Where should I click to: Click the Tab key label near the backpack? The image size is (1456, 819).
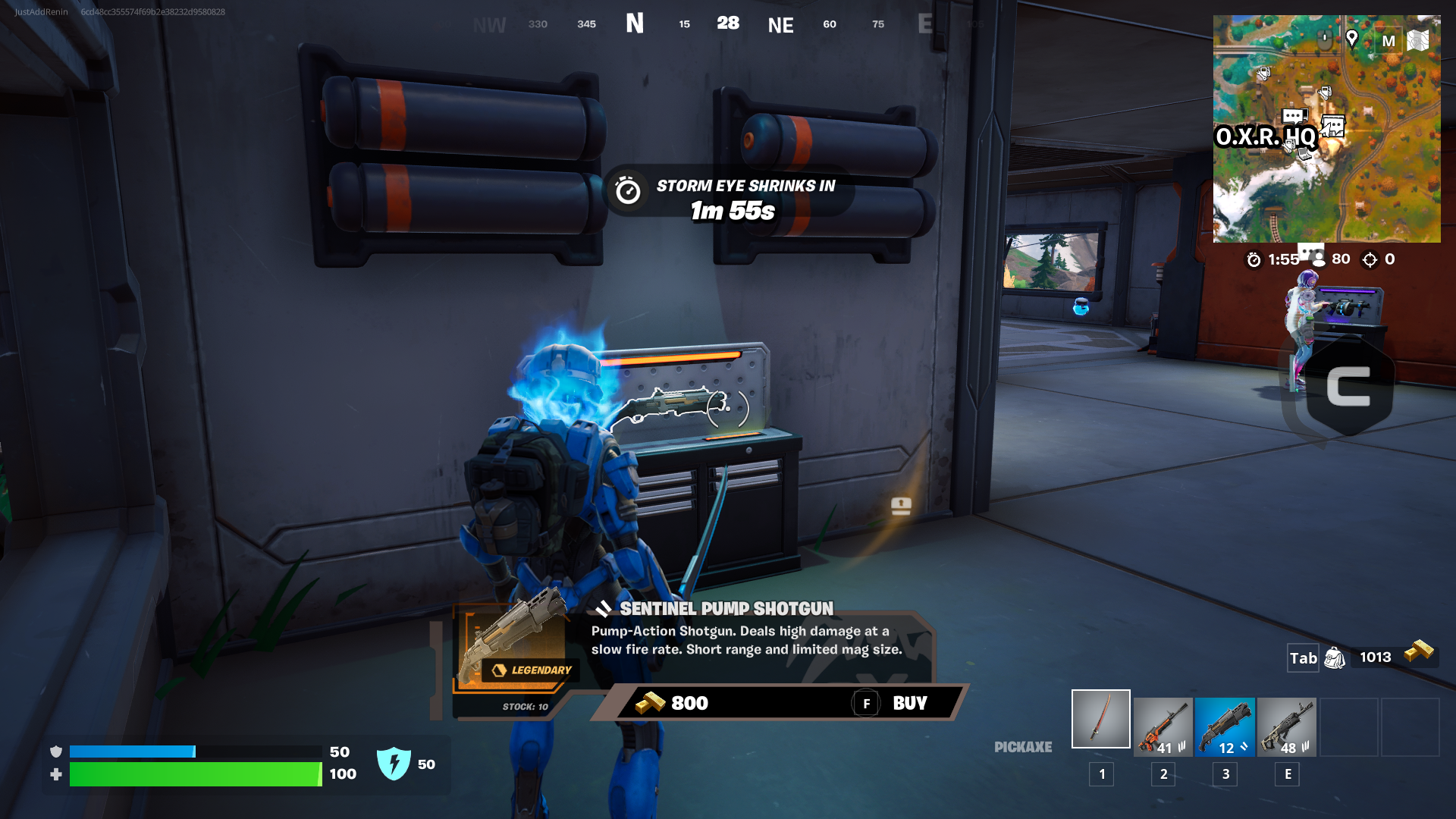[x=1302, y=658]
